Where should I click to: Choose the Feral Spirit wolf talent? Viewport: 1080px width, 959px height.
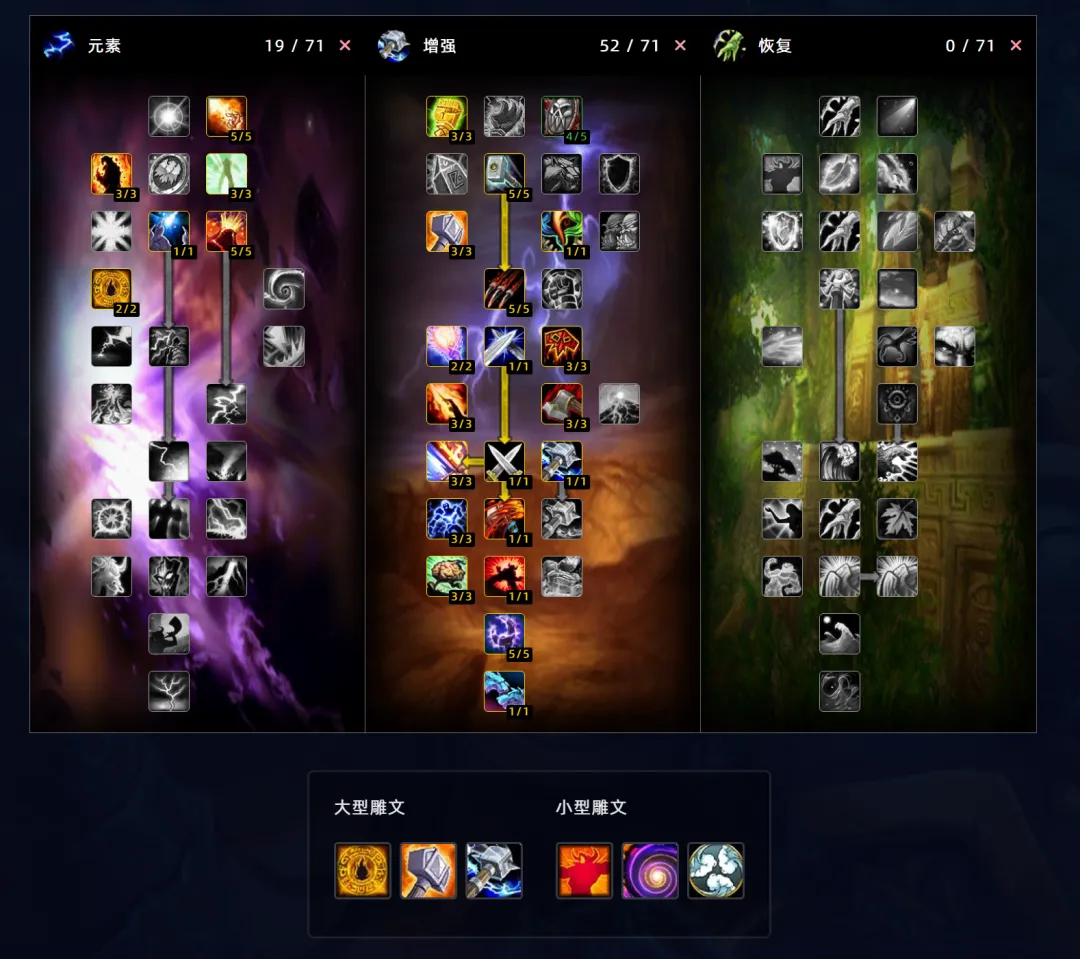(x=504, y=691)
